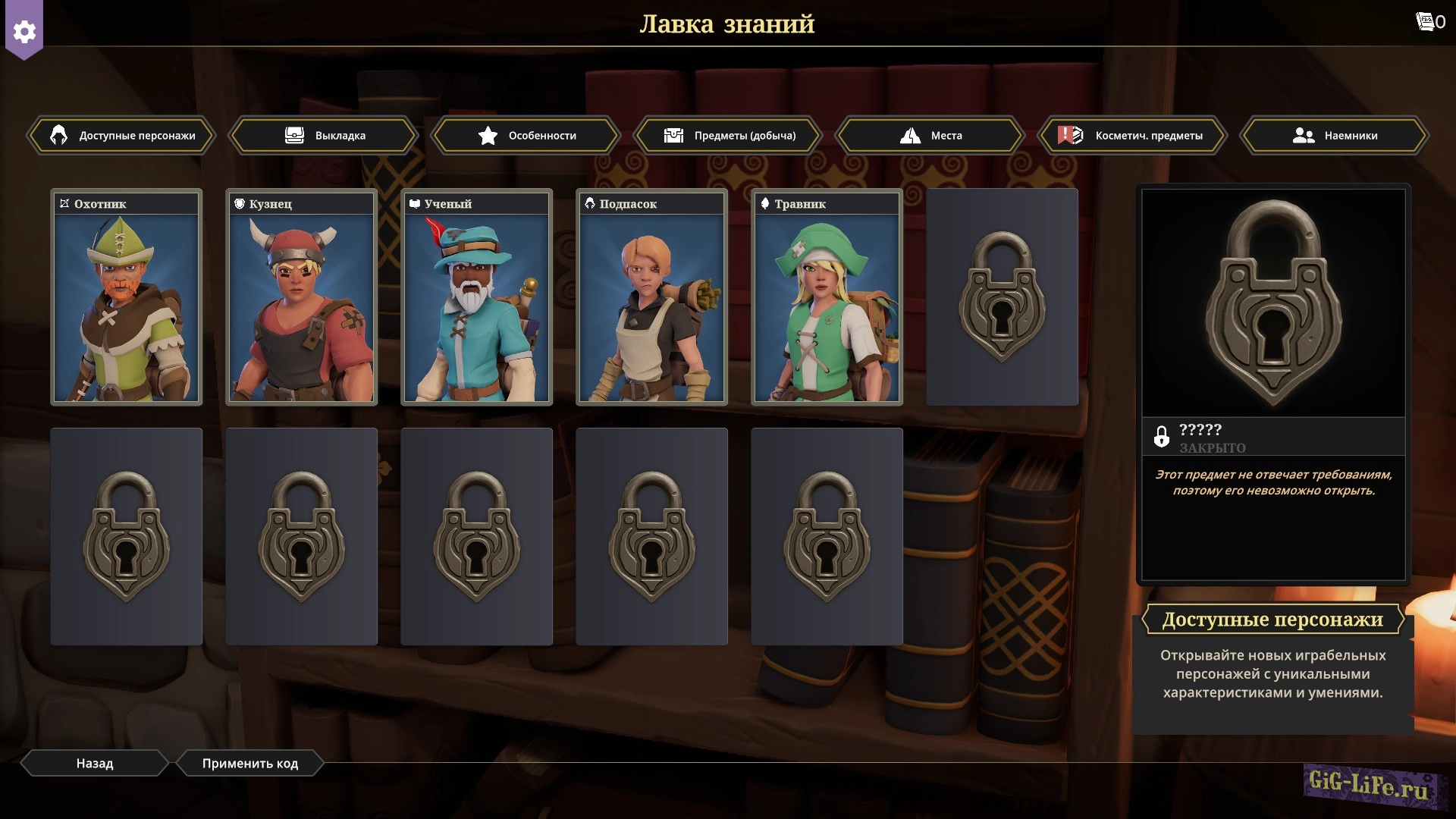Choose the Травник character card

point(827,297)
